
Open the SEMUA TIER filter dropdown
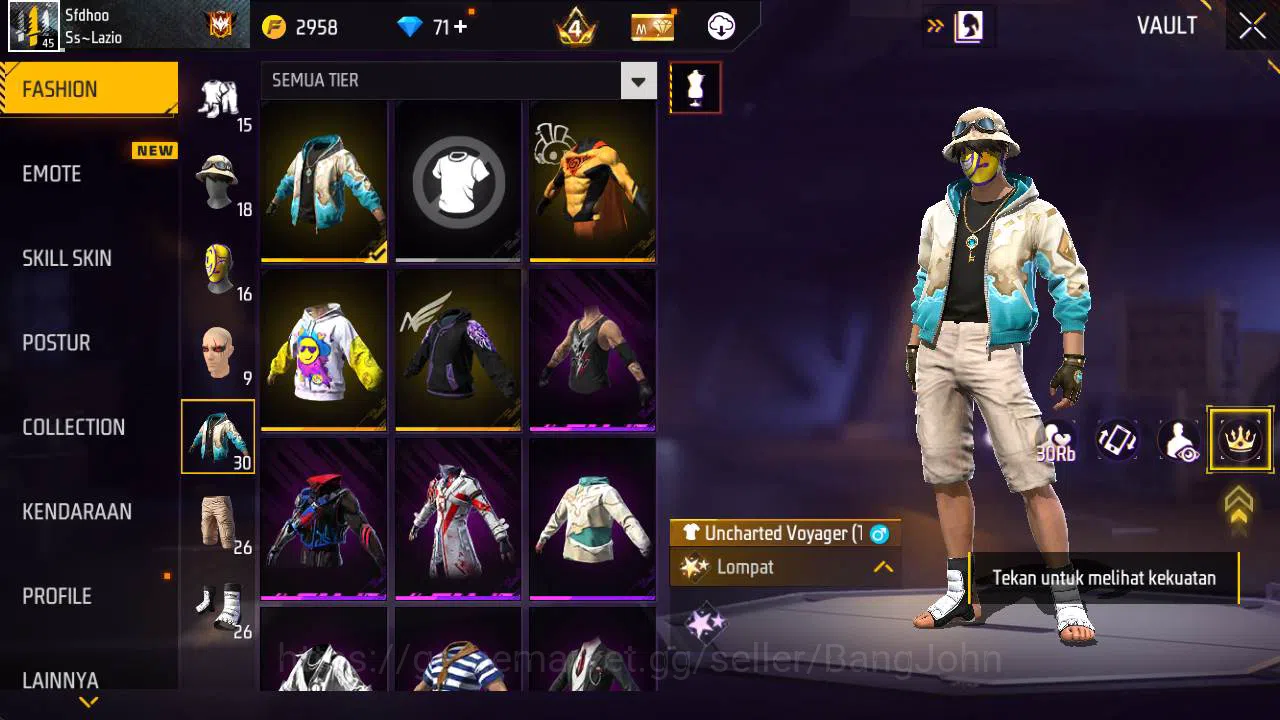[x=638, y=80]
